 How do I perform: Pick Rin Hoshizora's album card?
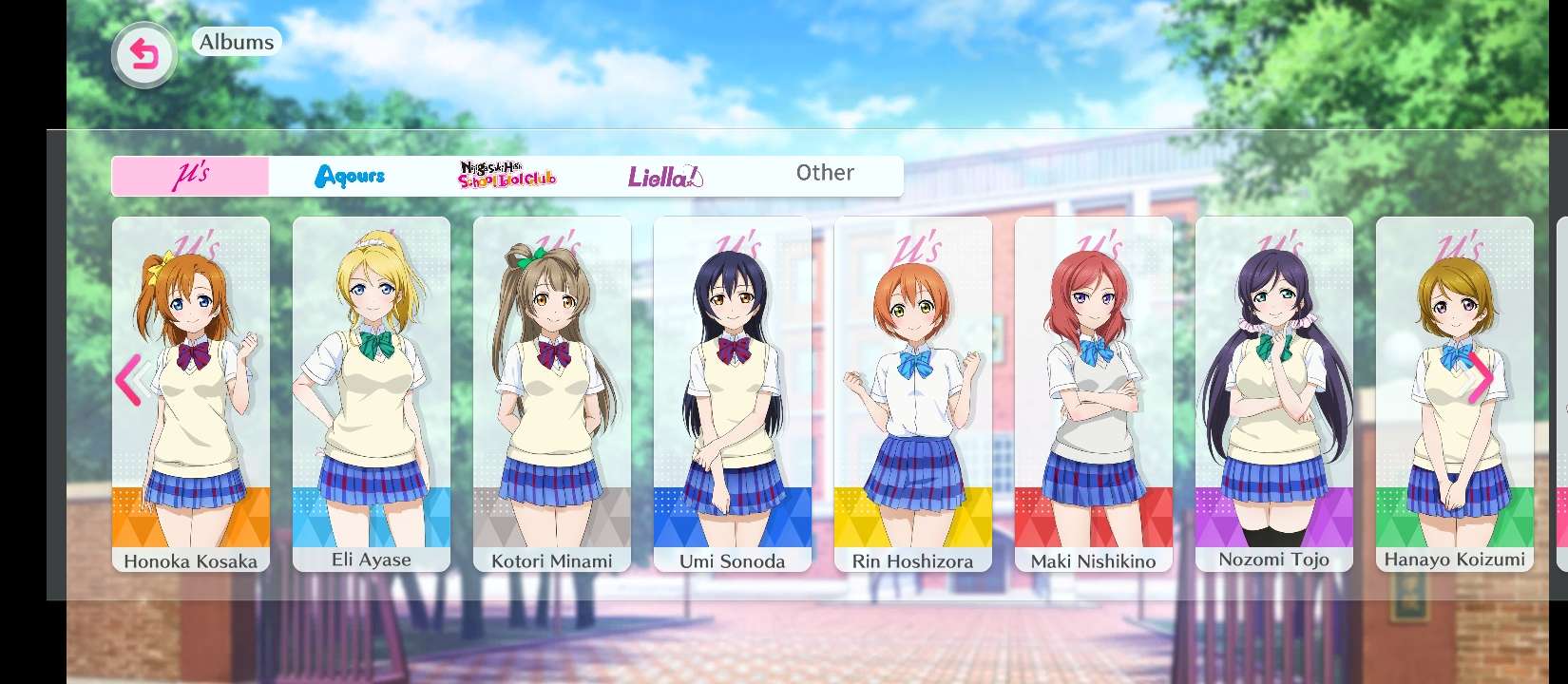[913, 394]
